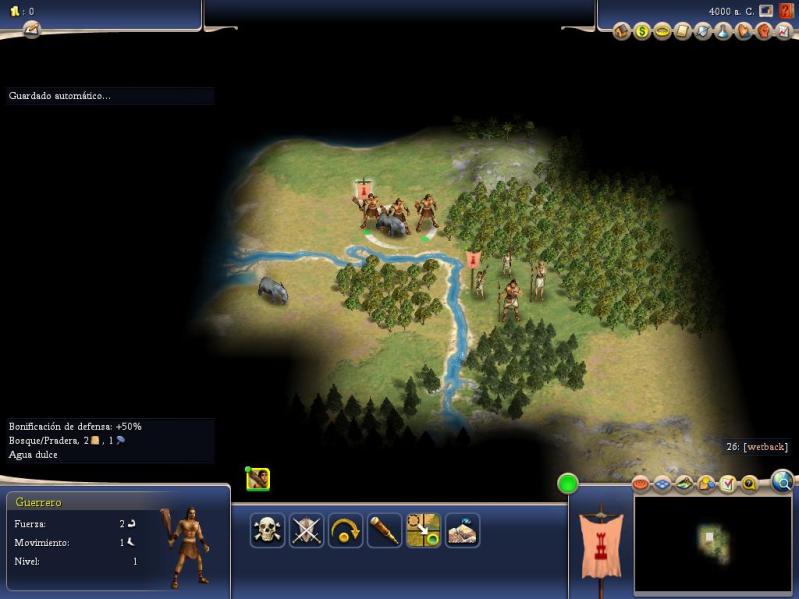The width and height of the screenshot is (799, 599).
Task: End the turn with the green button
Action: [x=568, y=485]
